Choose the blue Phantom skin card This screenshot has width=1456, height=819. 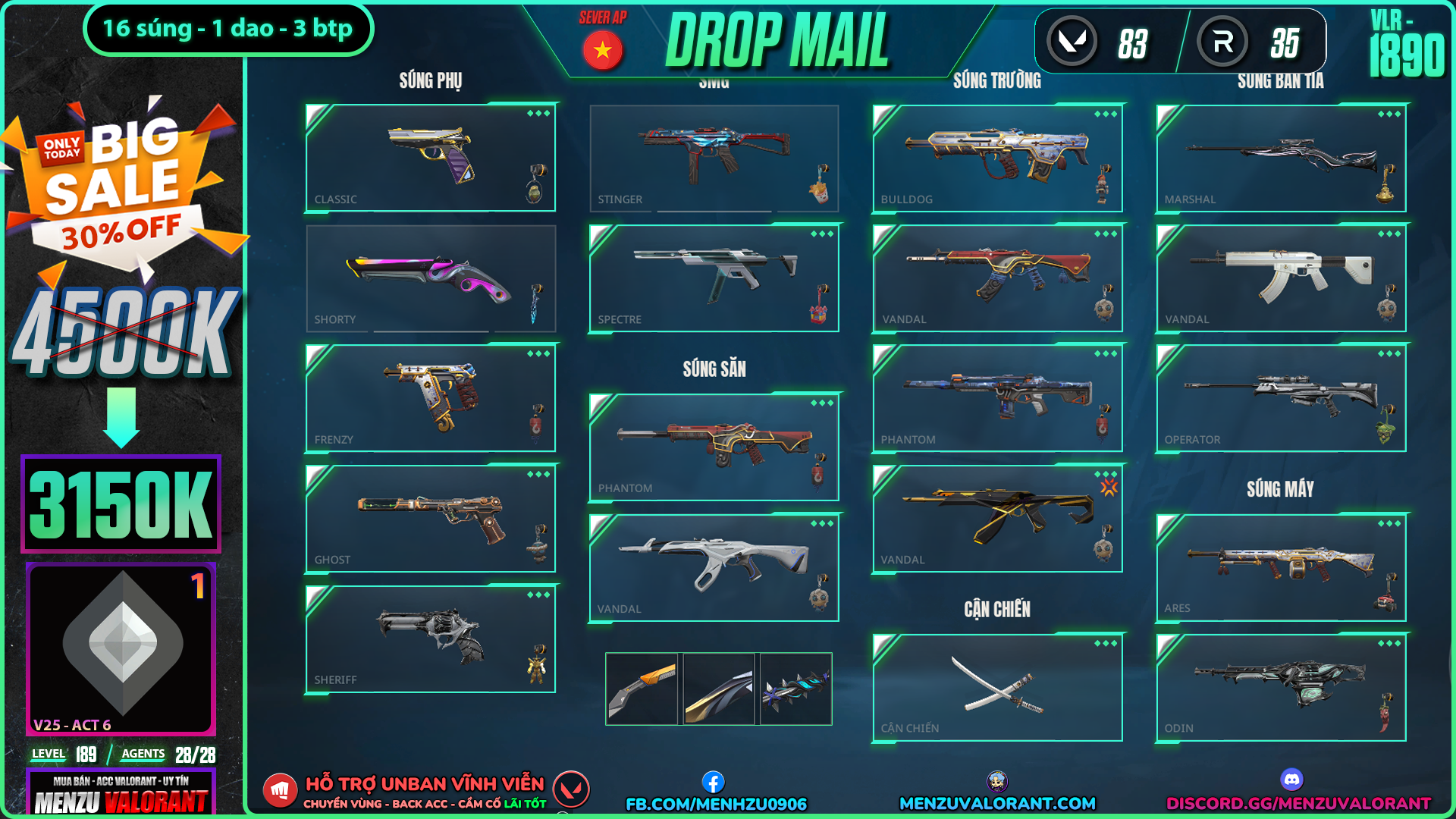[997, 398]
